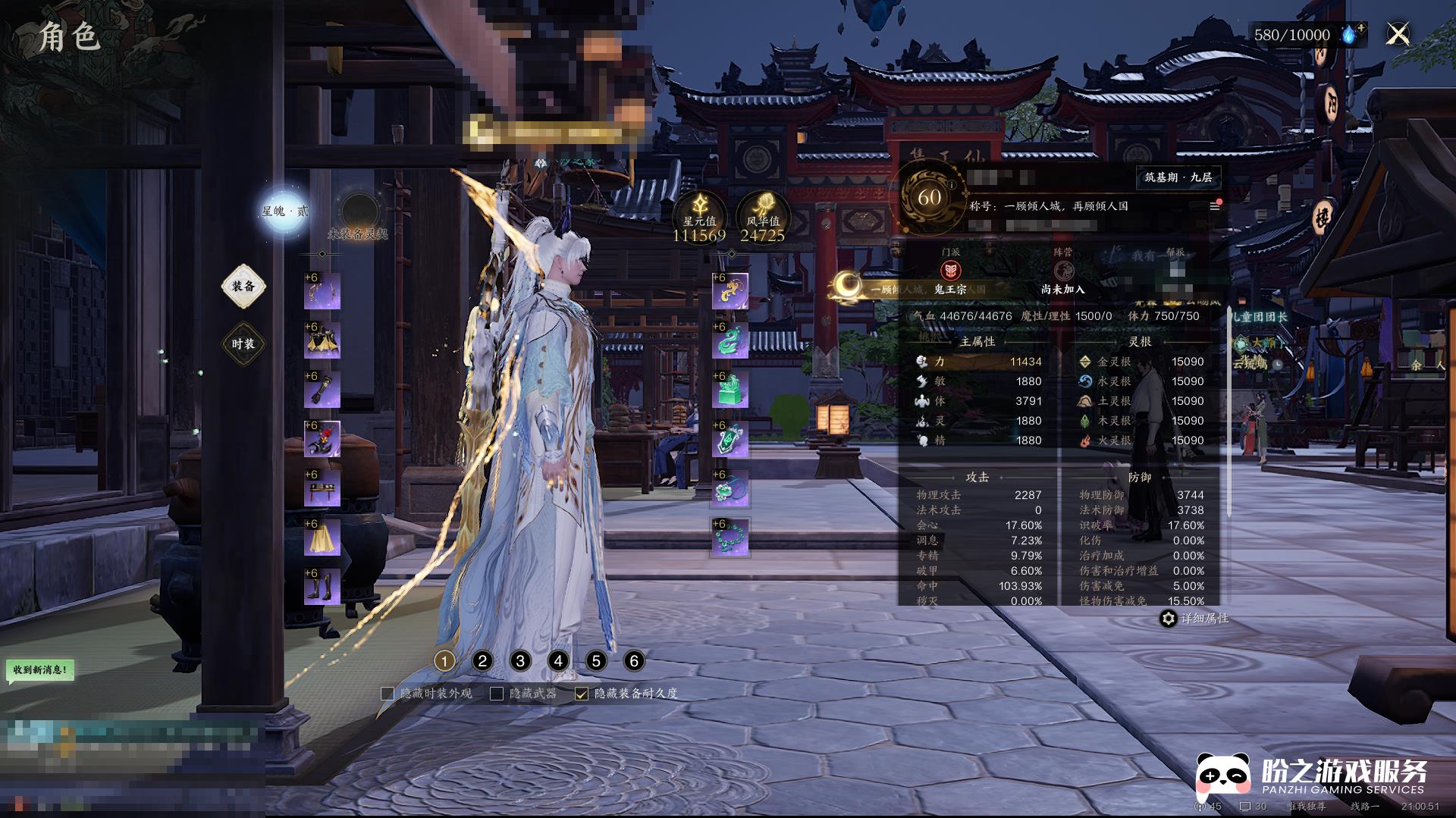The image size is (1456, 818).
Task: Switch to the 装备 equipment tab
Action: [x=243, y=287]
